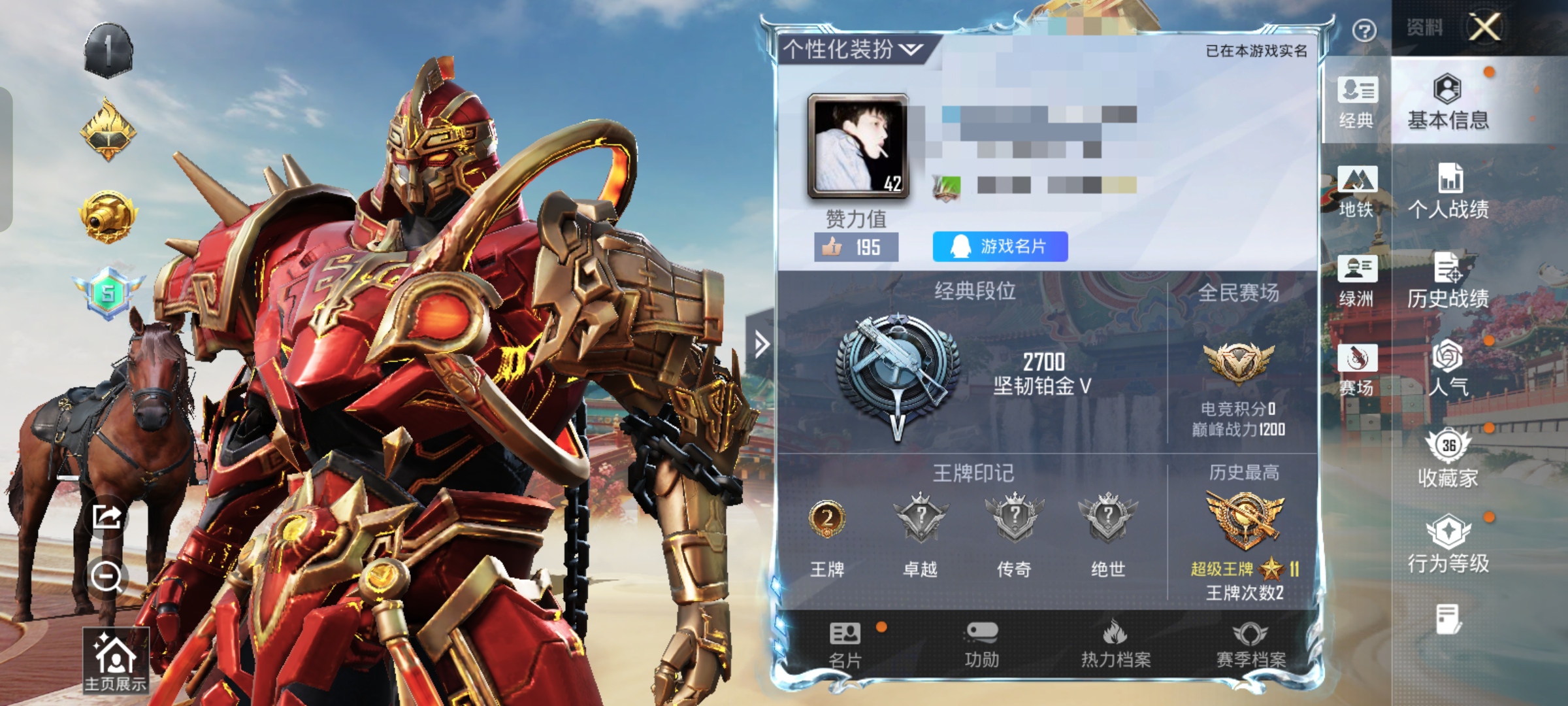The width and height of the screenshot is (1568, 706).
Task: Open the 赛季档案 bottom tab
Action: pyautogui.click(x=1250, y=645)
